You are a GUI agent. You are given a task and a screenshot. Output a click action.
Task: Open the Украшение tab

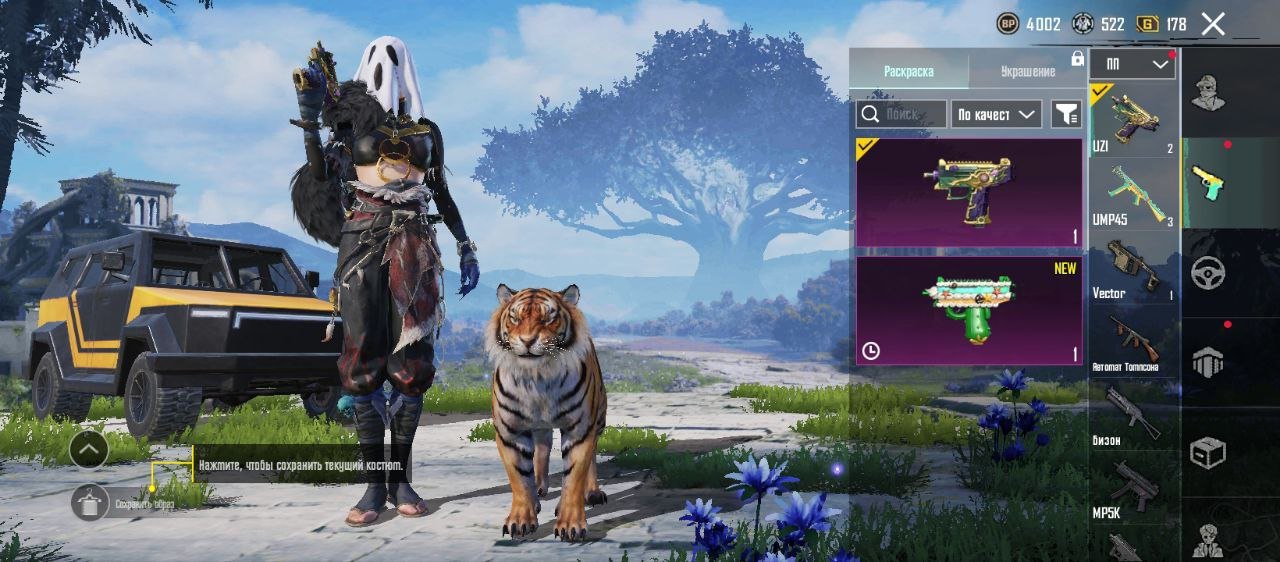(1027, 71)
